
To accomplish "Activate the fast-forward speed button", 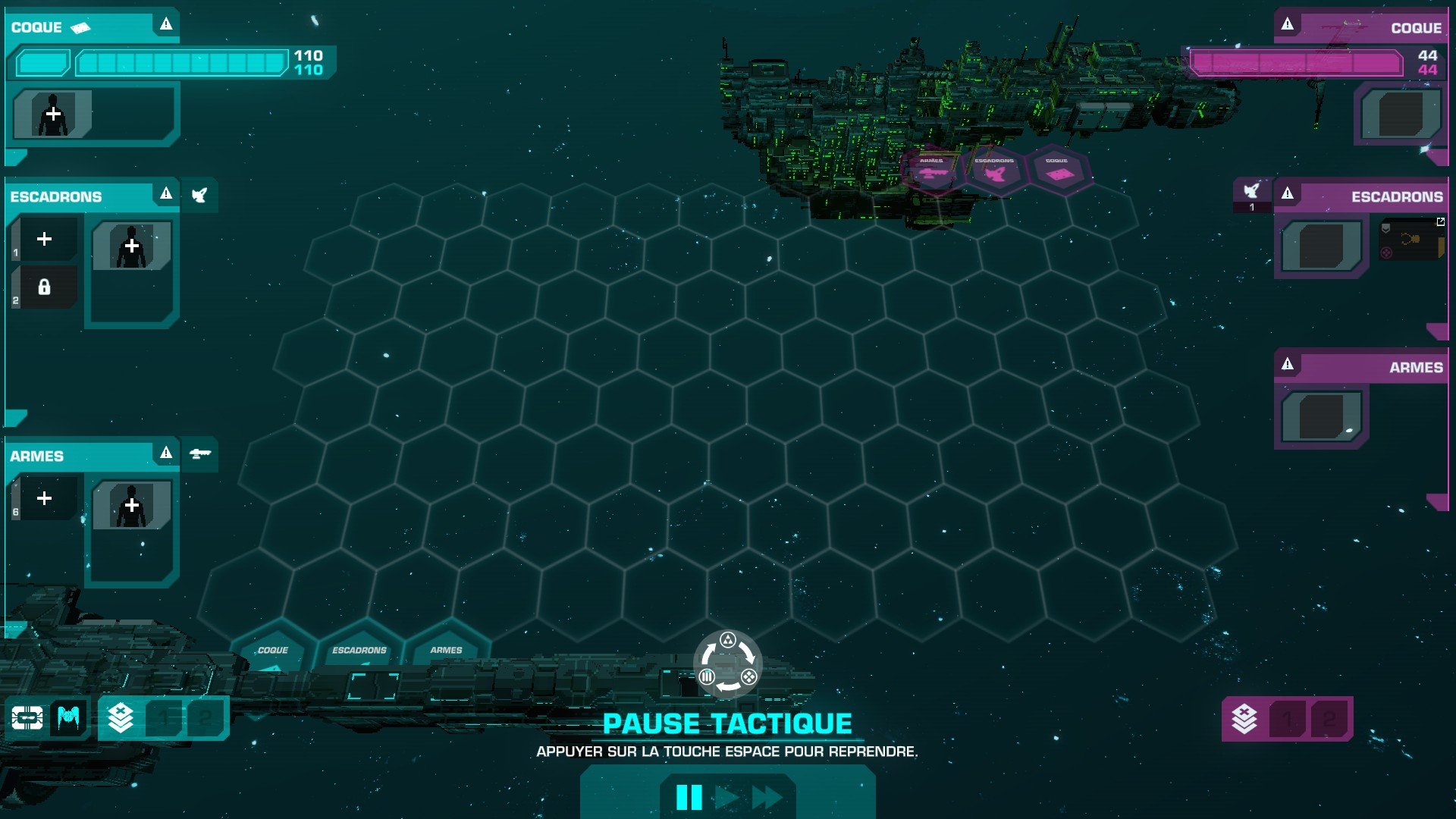I will click(x=767, y=797).
